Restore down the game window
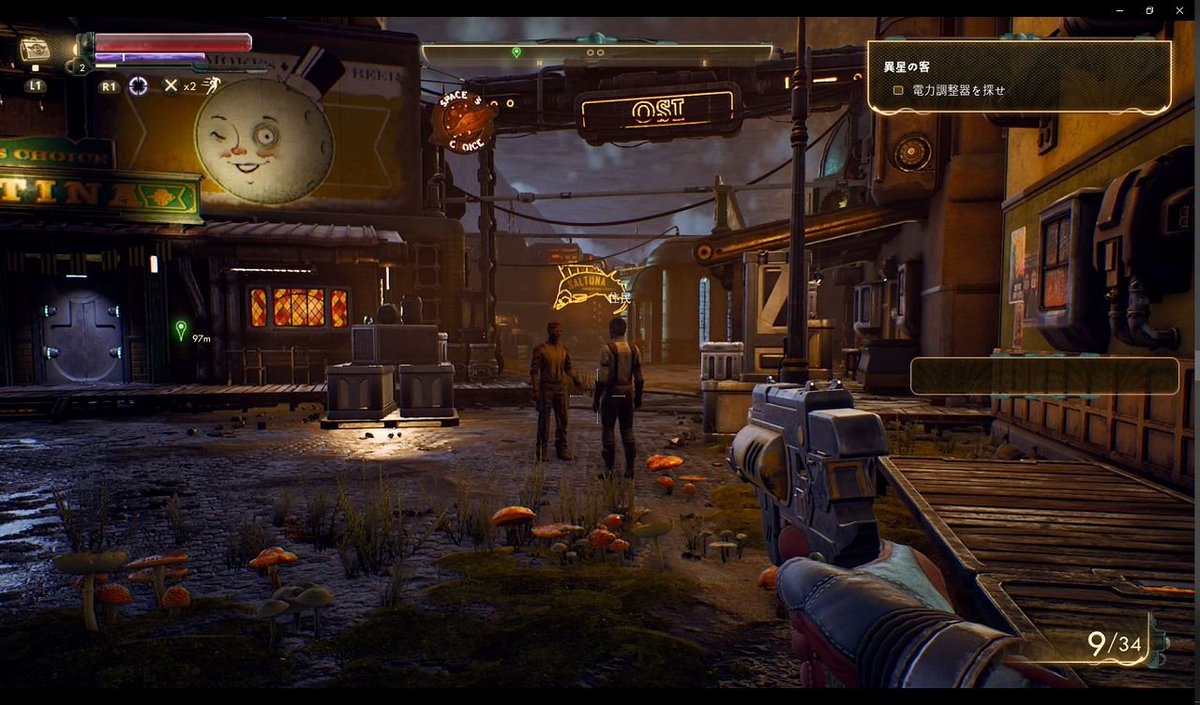This screenshot has width=1200, height=705. coord(1150,10)
